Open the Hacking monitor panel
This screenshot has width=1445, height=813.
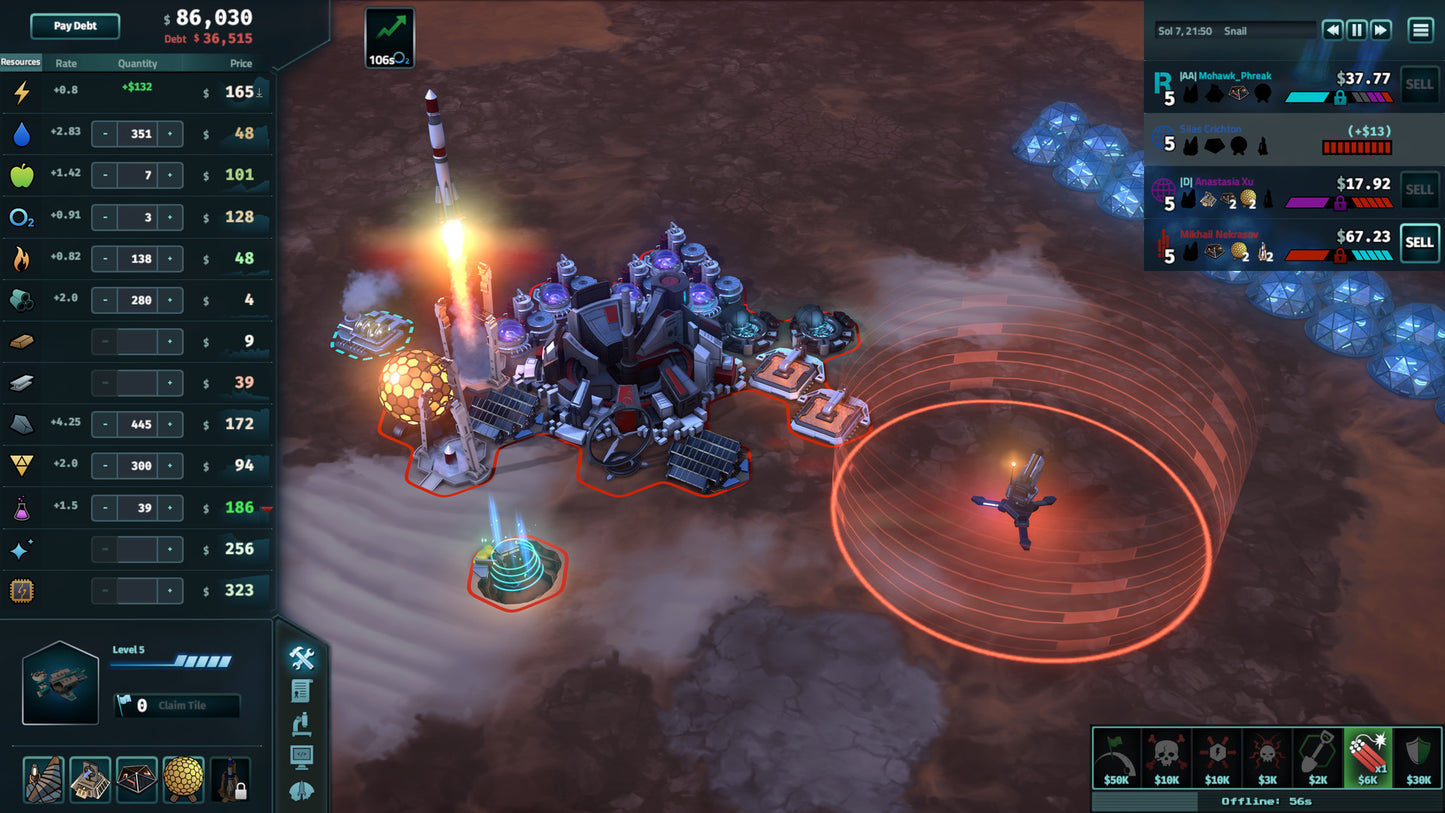tap(300, 757)
